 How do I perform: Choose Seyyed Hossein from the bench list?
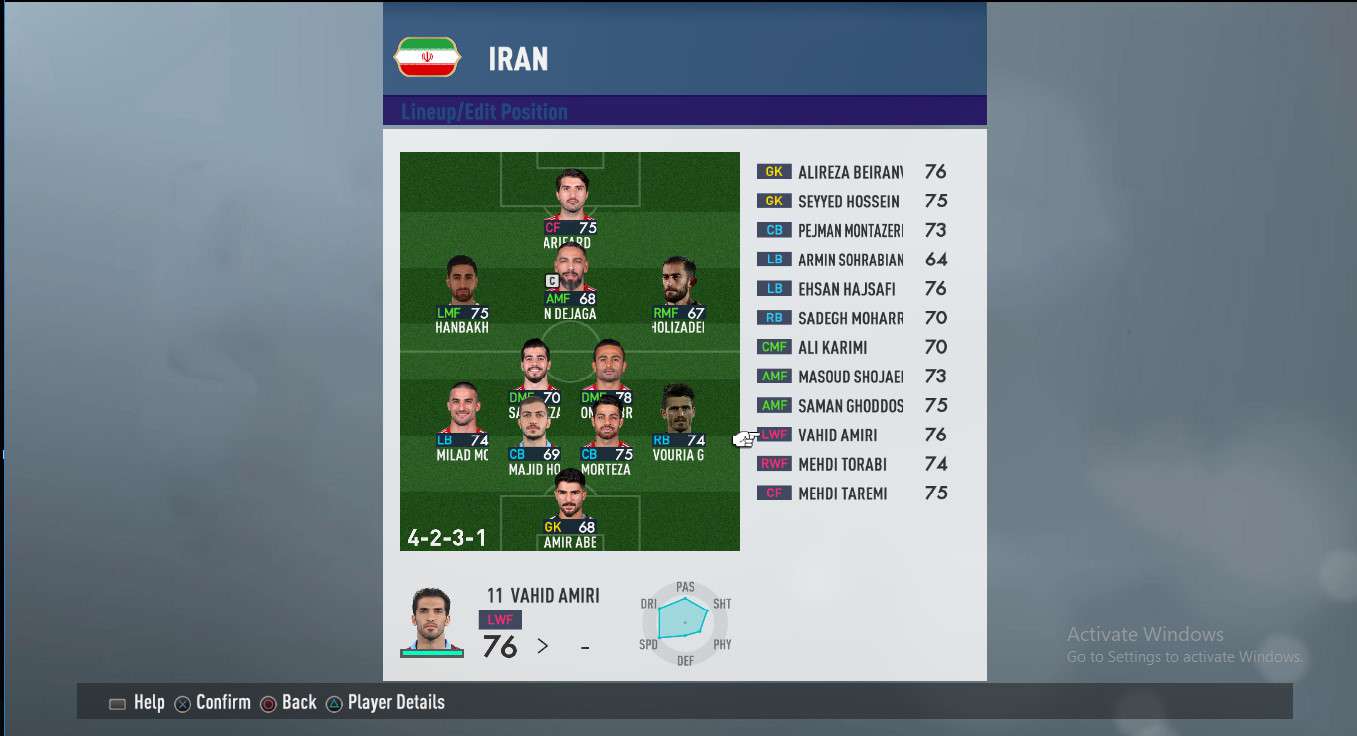point(849,201)
